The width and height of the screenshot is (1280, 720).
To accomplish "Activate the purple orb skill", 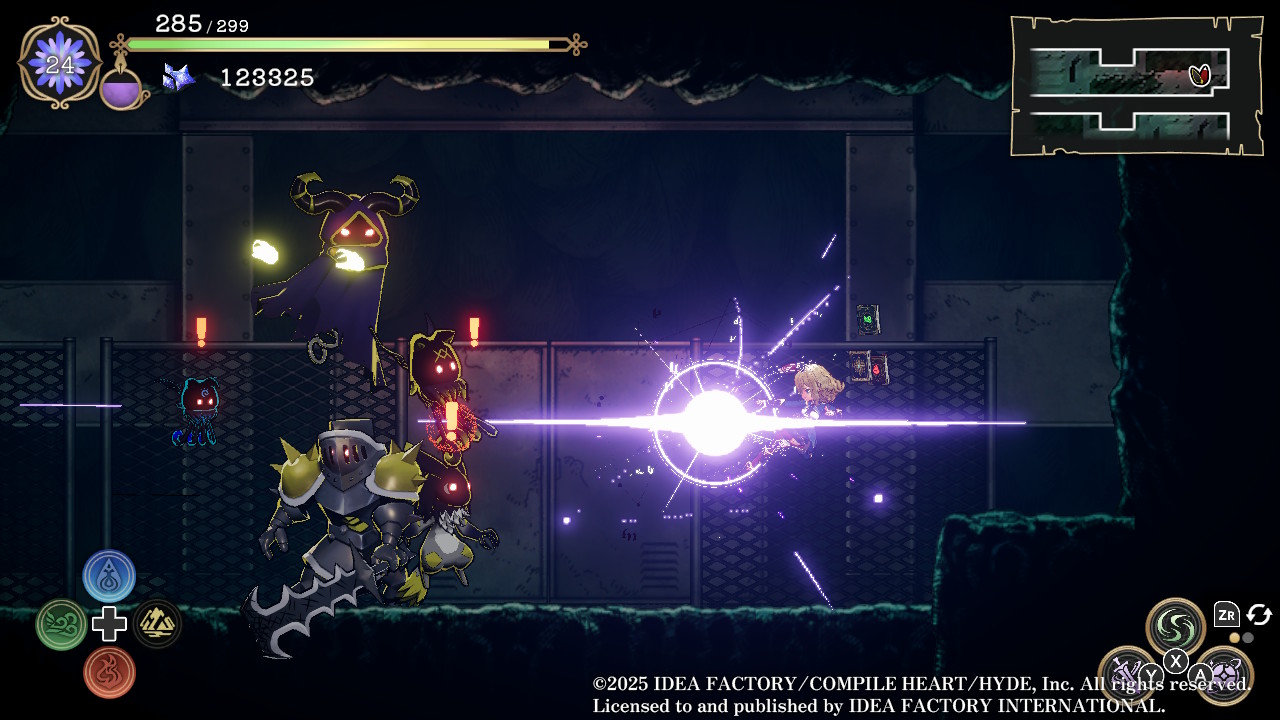I will click(1224, 674).
